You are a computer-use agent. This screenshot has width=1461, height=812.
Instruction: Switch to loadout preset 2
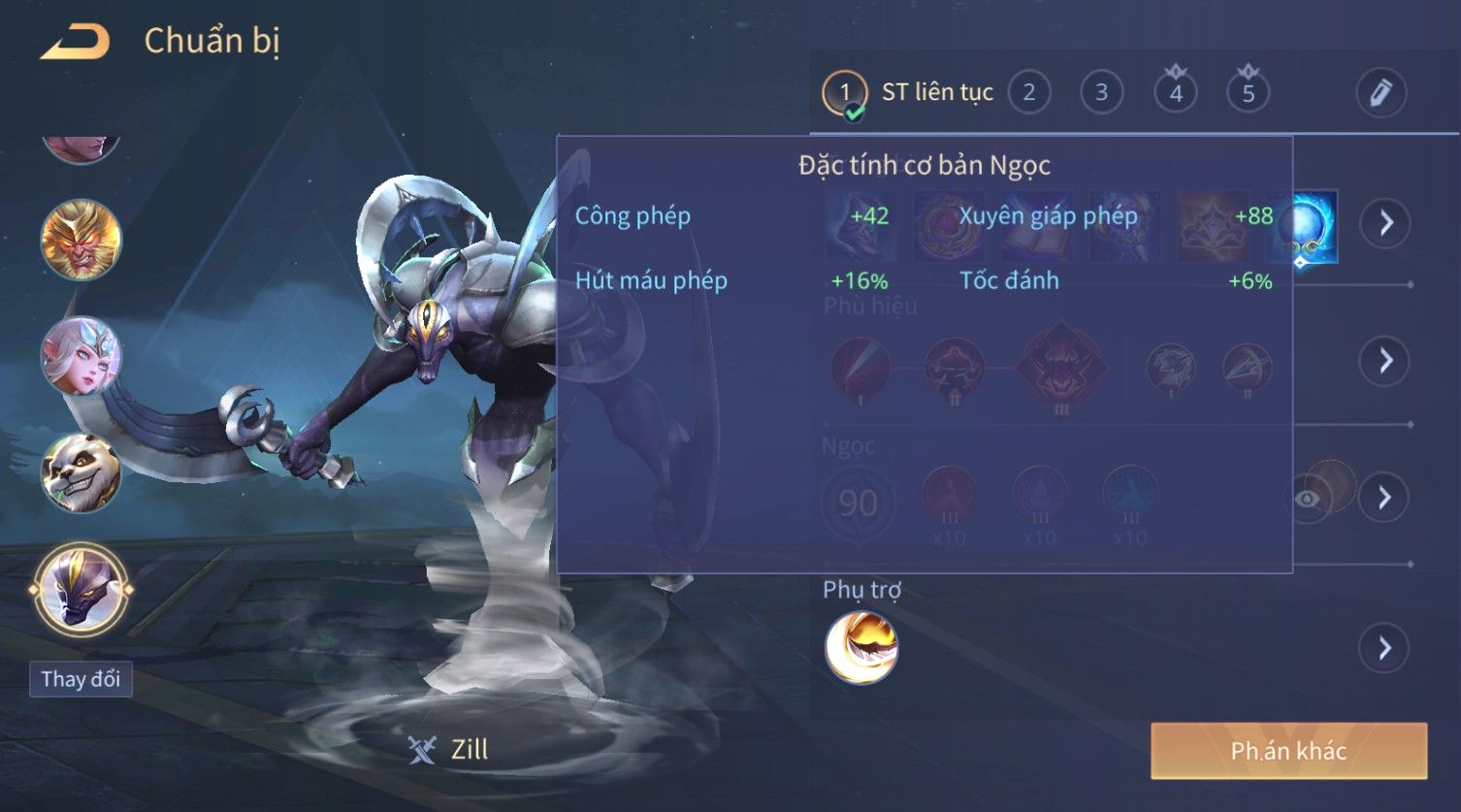click(x=1028, y=93)
